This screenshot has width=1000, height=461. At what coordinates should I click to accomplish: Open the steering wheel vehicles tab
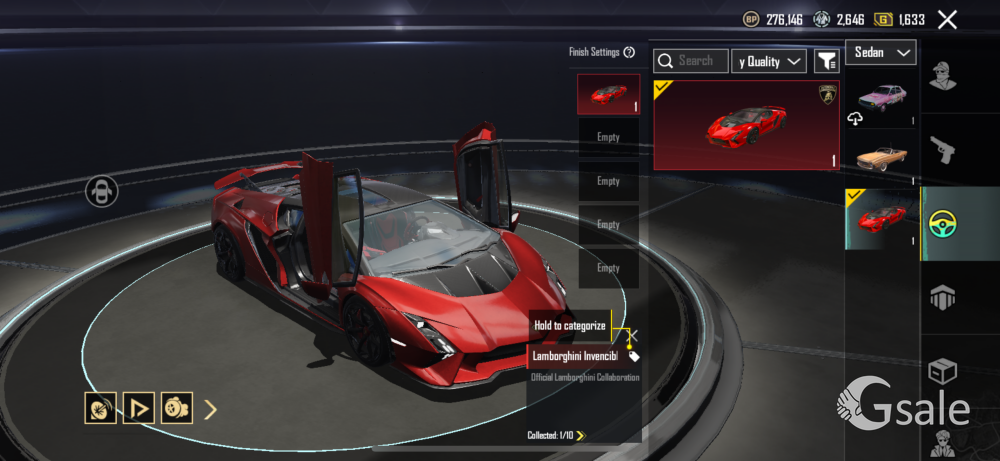pyautogui.click(x=943, y=223)
